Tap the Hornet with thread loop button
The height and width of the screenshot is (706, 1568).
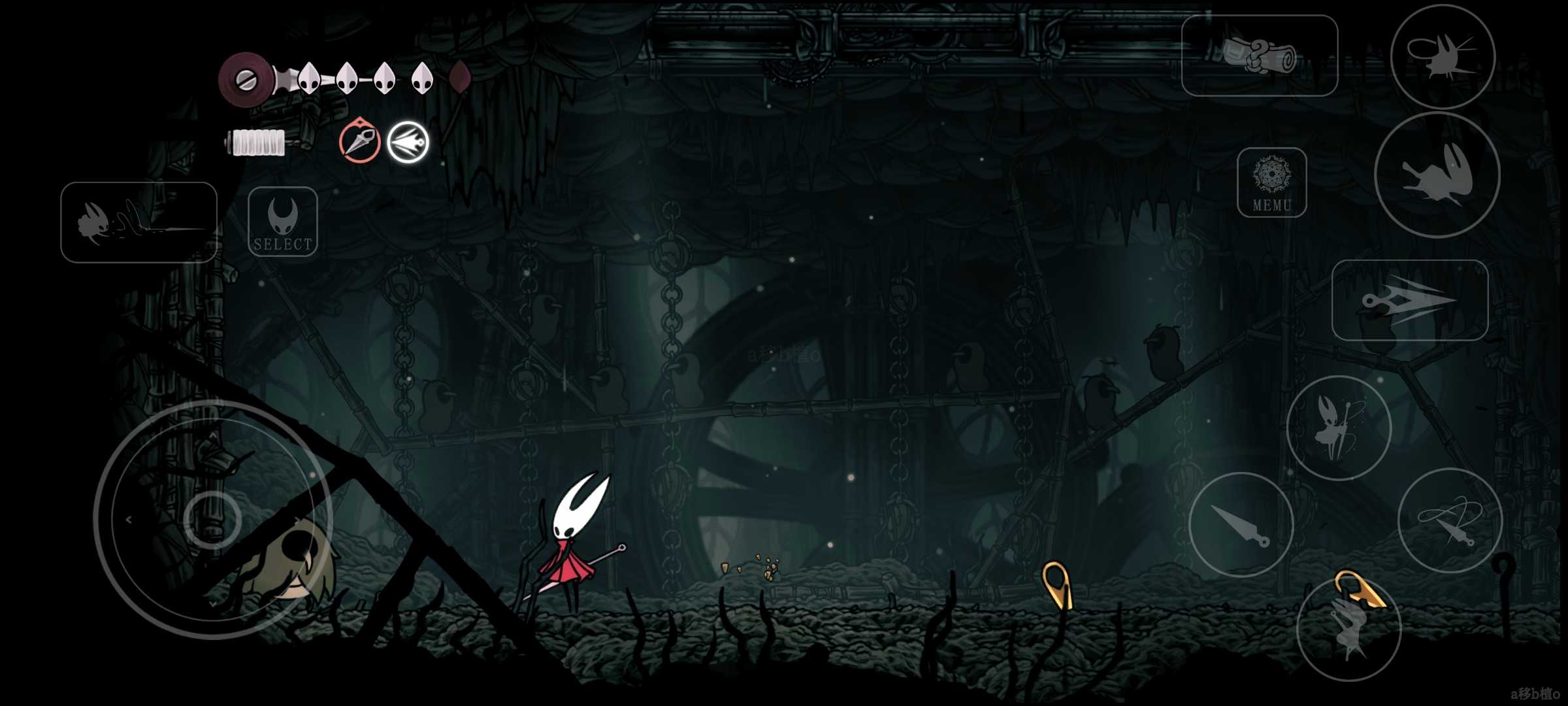[1443, 56]
